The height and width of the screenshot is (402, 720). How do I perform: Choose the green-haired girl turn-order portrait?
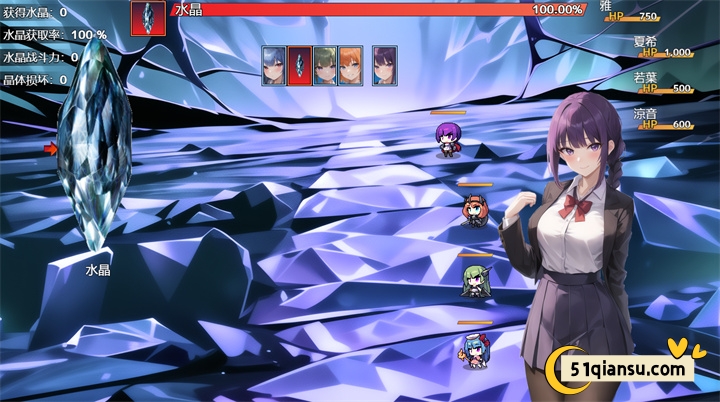(325, 65)
